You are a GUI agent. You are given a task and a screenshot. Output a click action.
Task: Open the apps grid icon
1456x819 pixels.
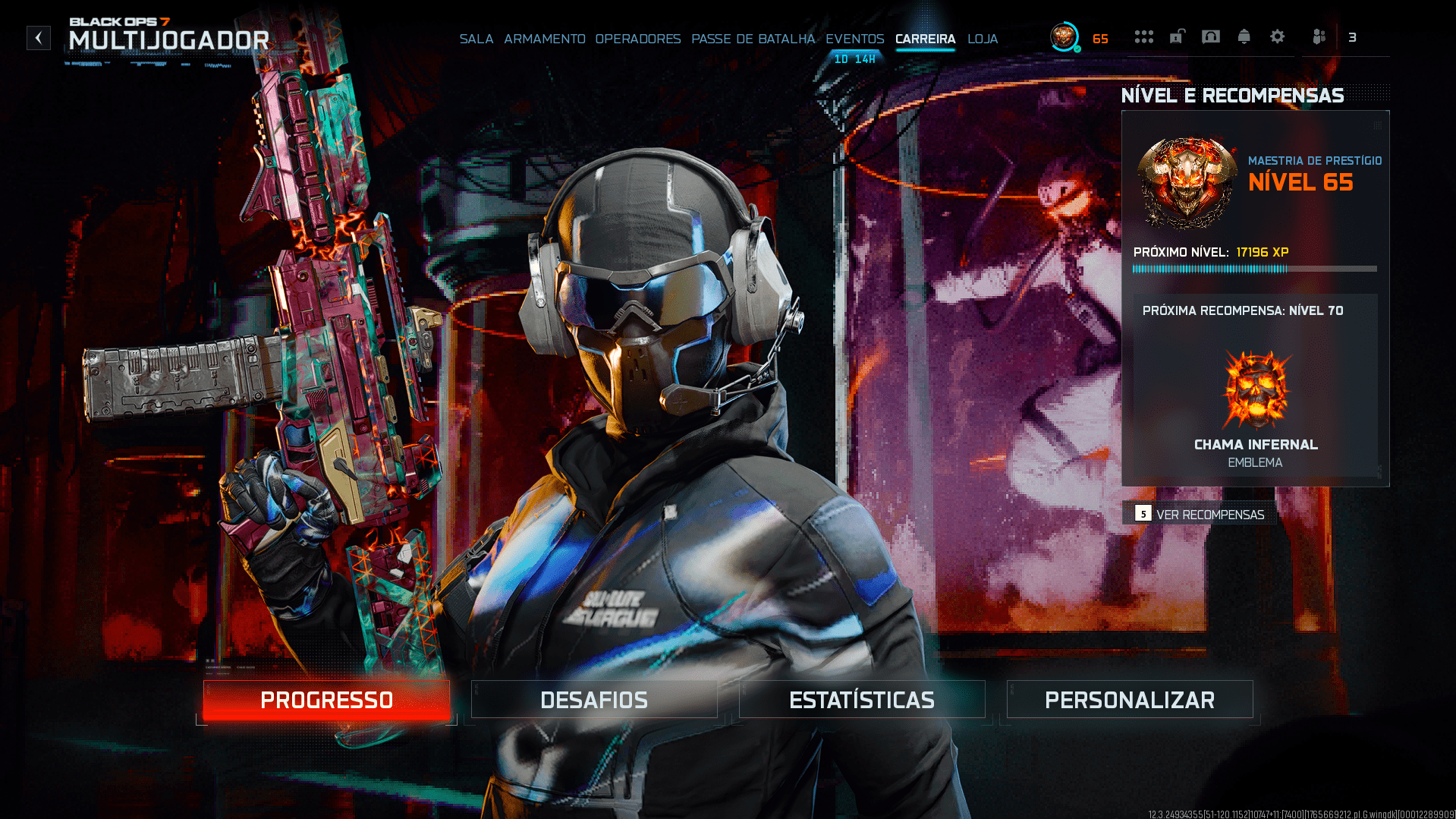(1144, 36)
